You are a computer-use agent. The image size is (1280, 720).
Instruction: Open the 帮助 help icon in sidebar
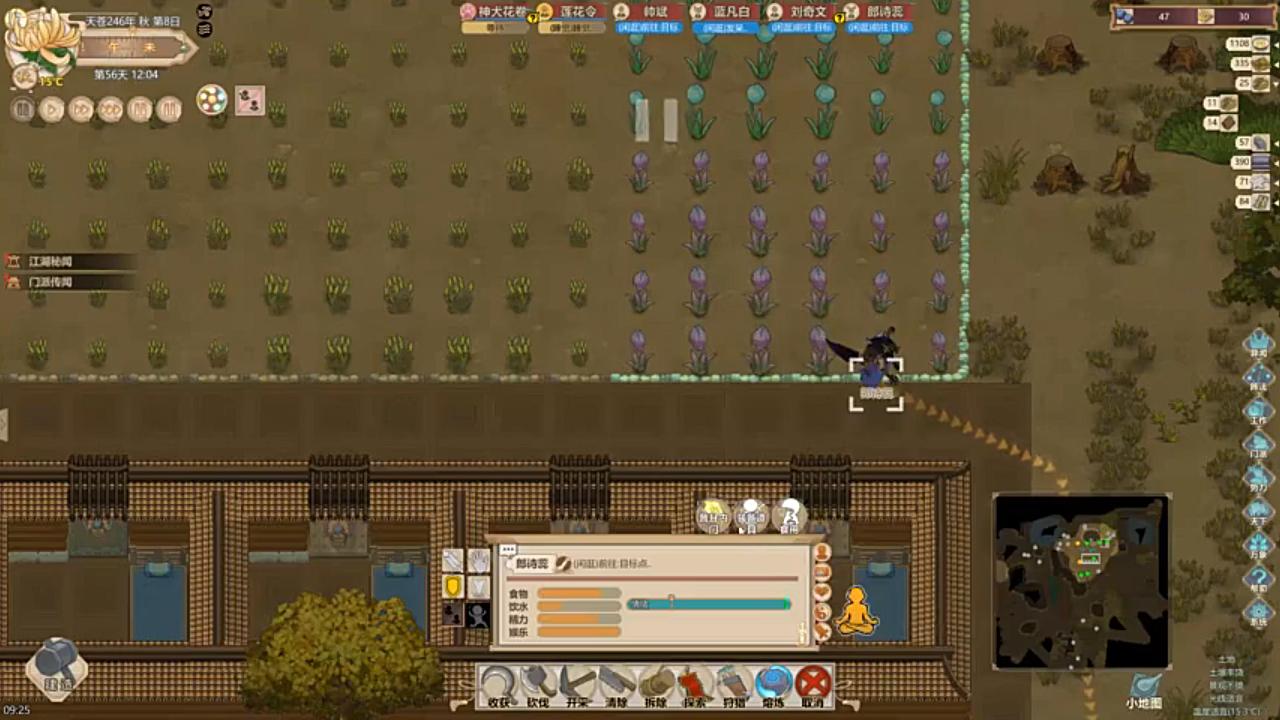click(x=1261, y=578)
